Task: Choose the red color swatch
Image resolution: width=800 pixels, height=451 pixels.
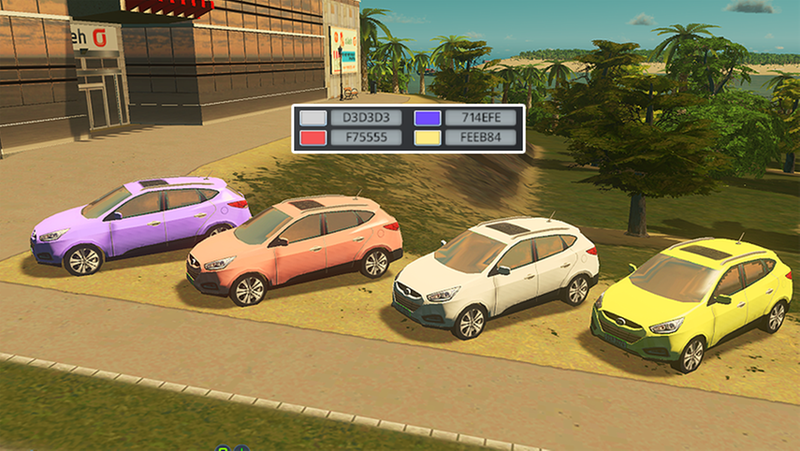Action: click(x=313, y=138)
